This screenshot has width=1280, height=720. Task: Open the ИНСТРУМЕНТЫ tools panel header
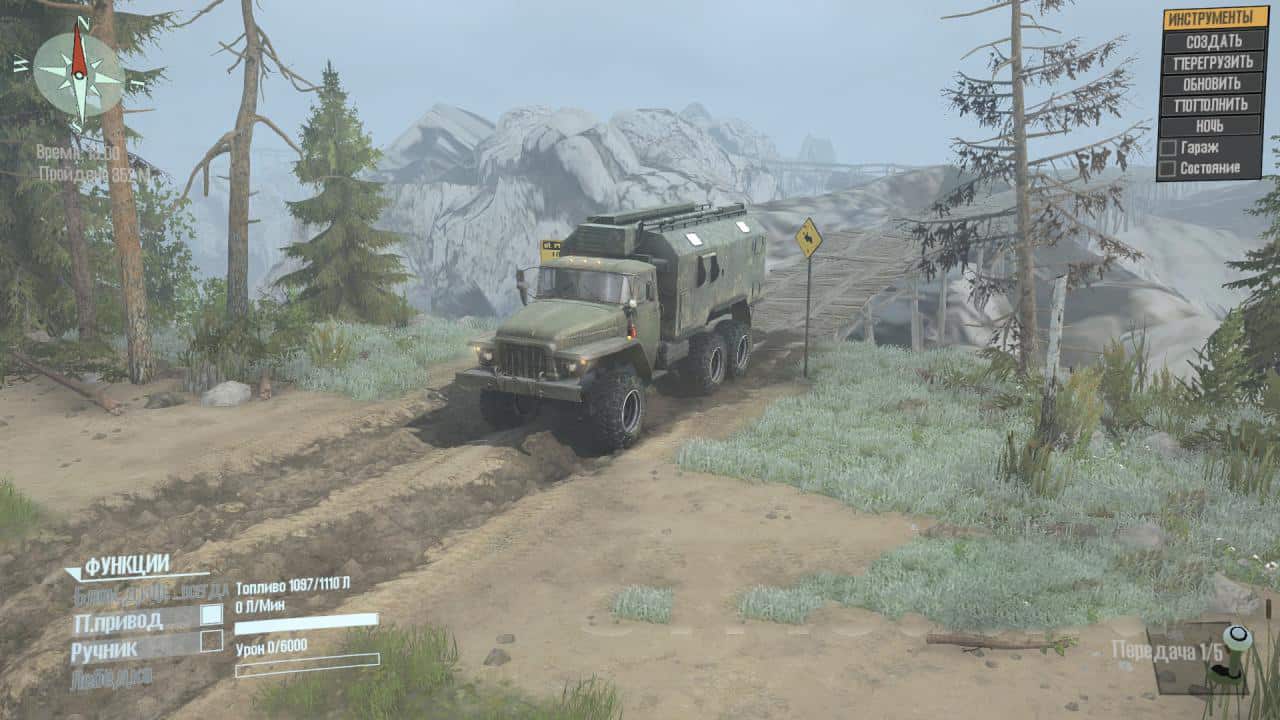(1213, 18)
